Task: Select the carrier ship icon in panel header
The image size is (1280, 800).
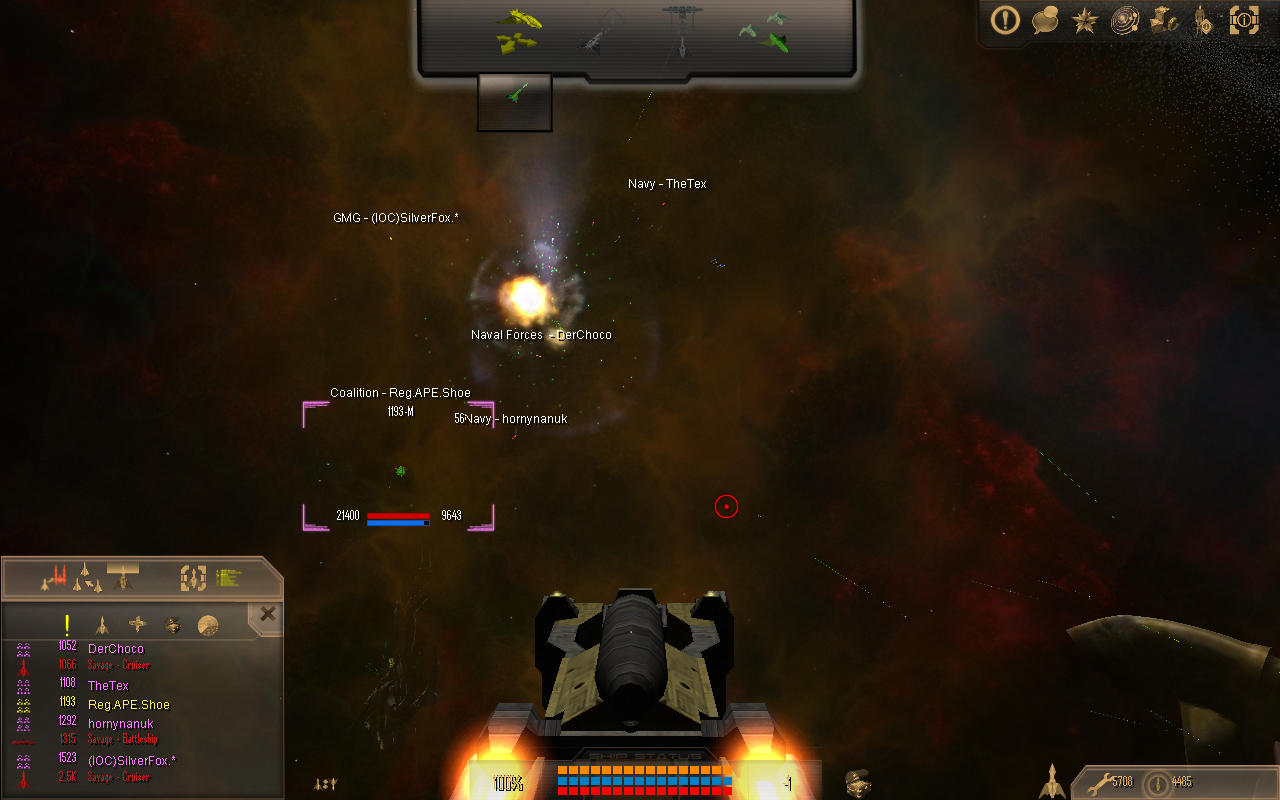Action: click(x=122, y=578)
